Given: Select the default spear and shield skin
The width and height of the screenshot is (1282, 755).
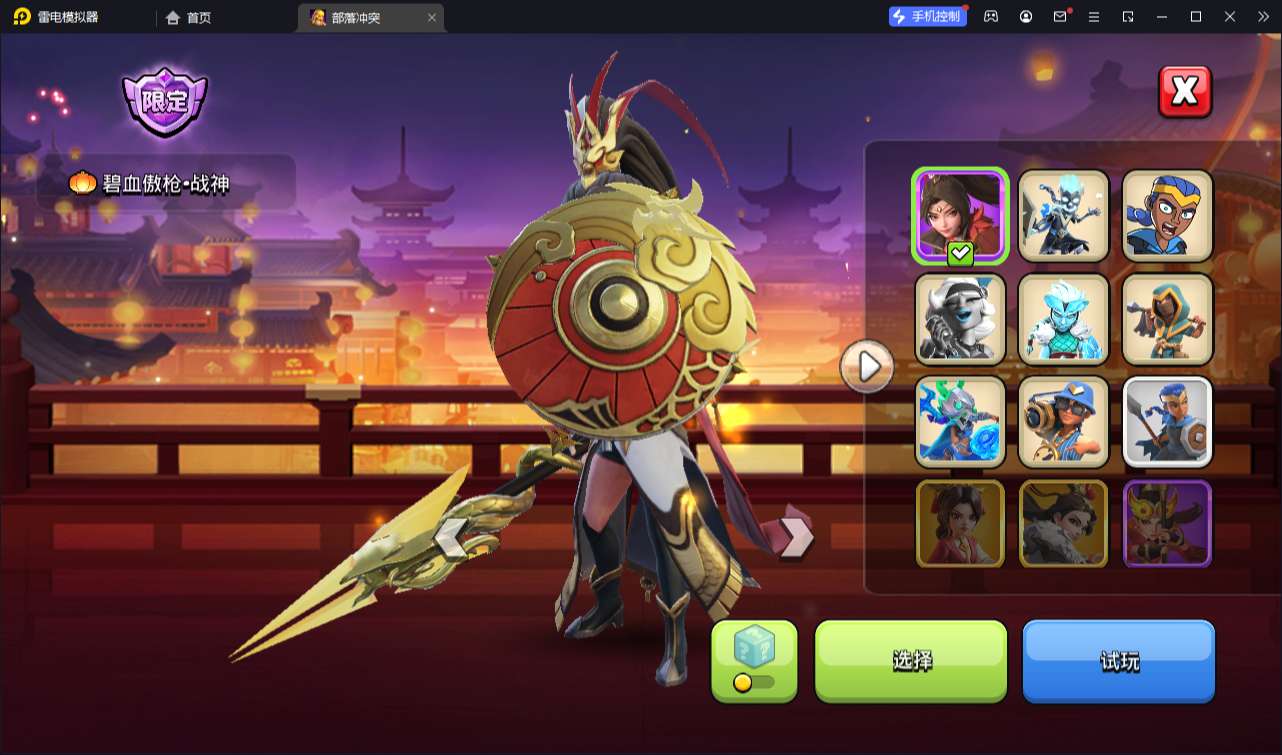Looking at the screenshot, I should pyautogui.click(x=1167, y=422).
